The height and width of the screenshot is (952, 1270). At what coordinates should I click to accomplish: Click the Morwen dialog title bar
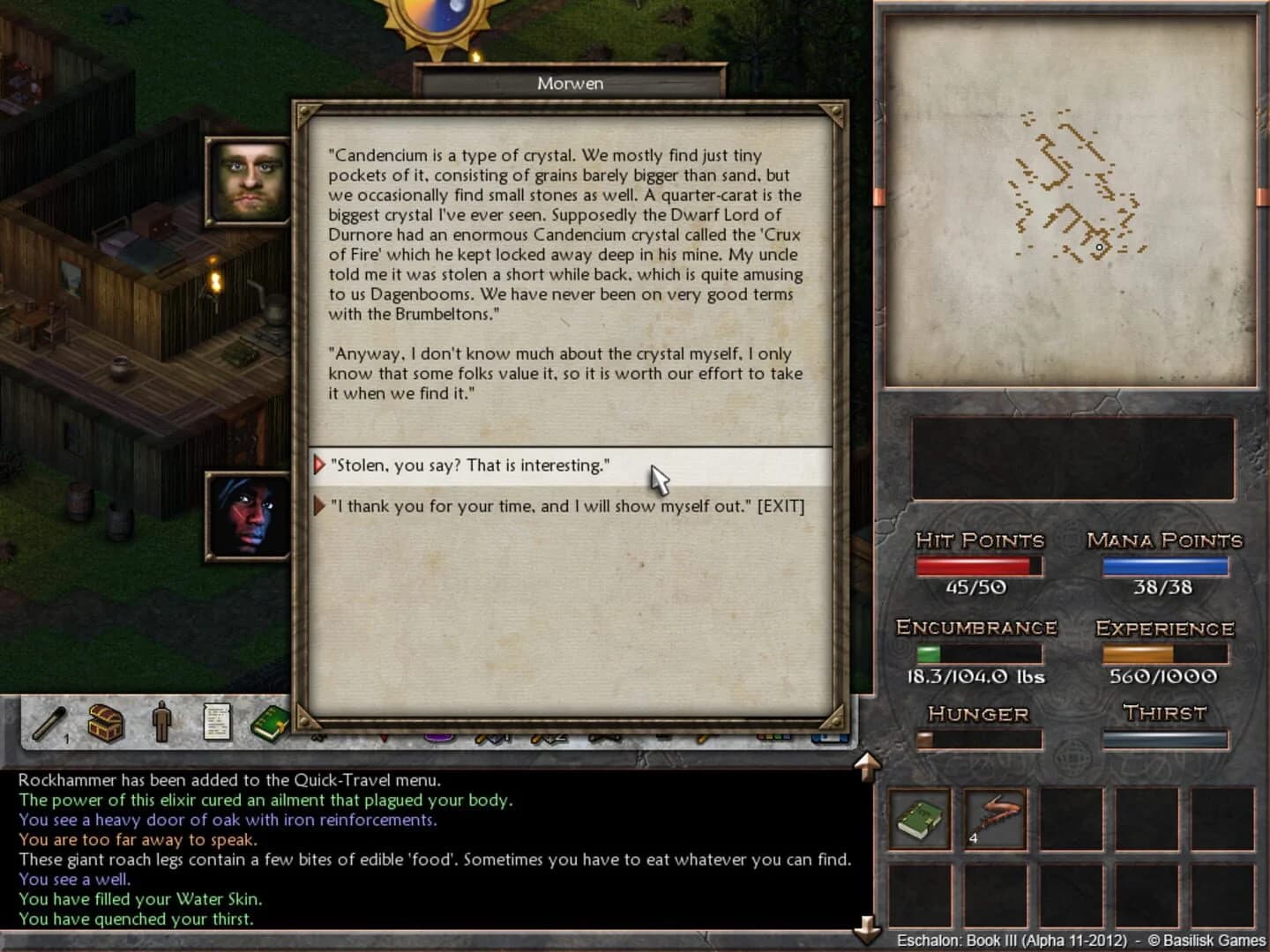pyautogui.click(x=571, y=83)
